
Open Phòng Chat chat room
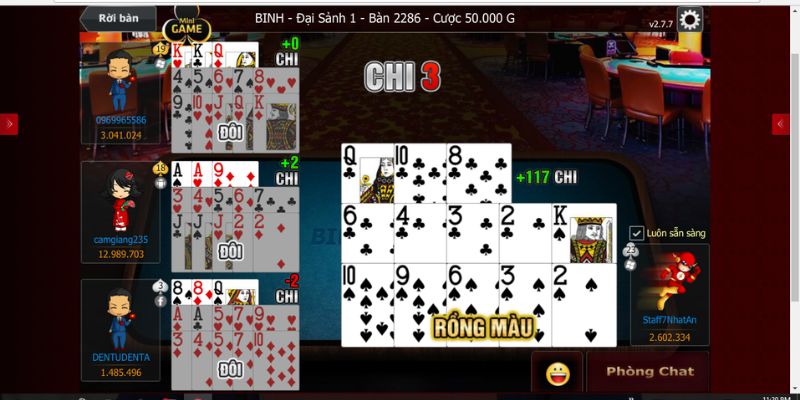click(648, 372)
